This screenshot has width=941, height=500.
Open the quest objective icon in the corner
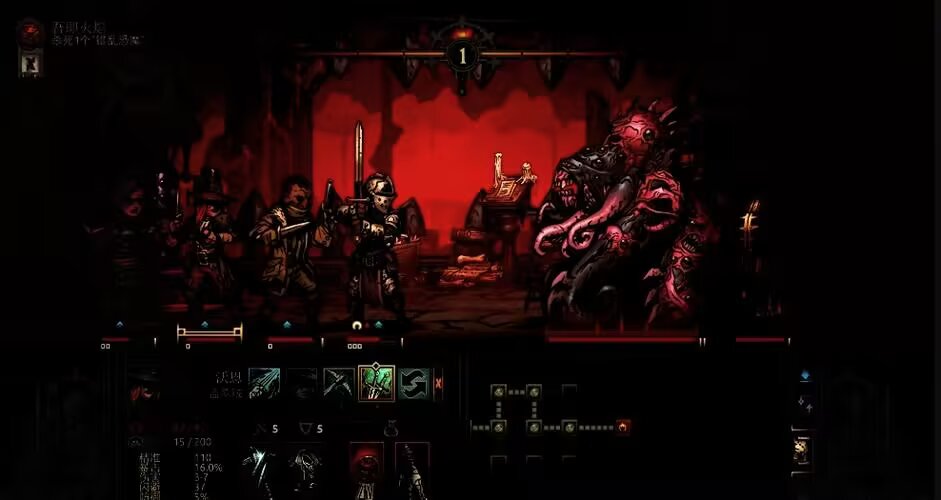tap(29, 32)
